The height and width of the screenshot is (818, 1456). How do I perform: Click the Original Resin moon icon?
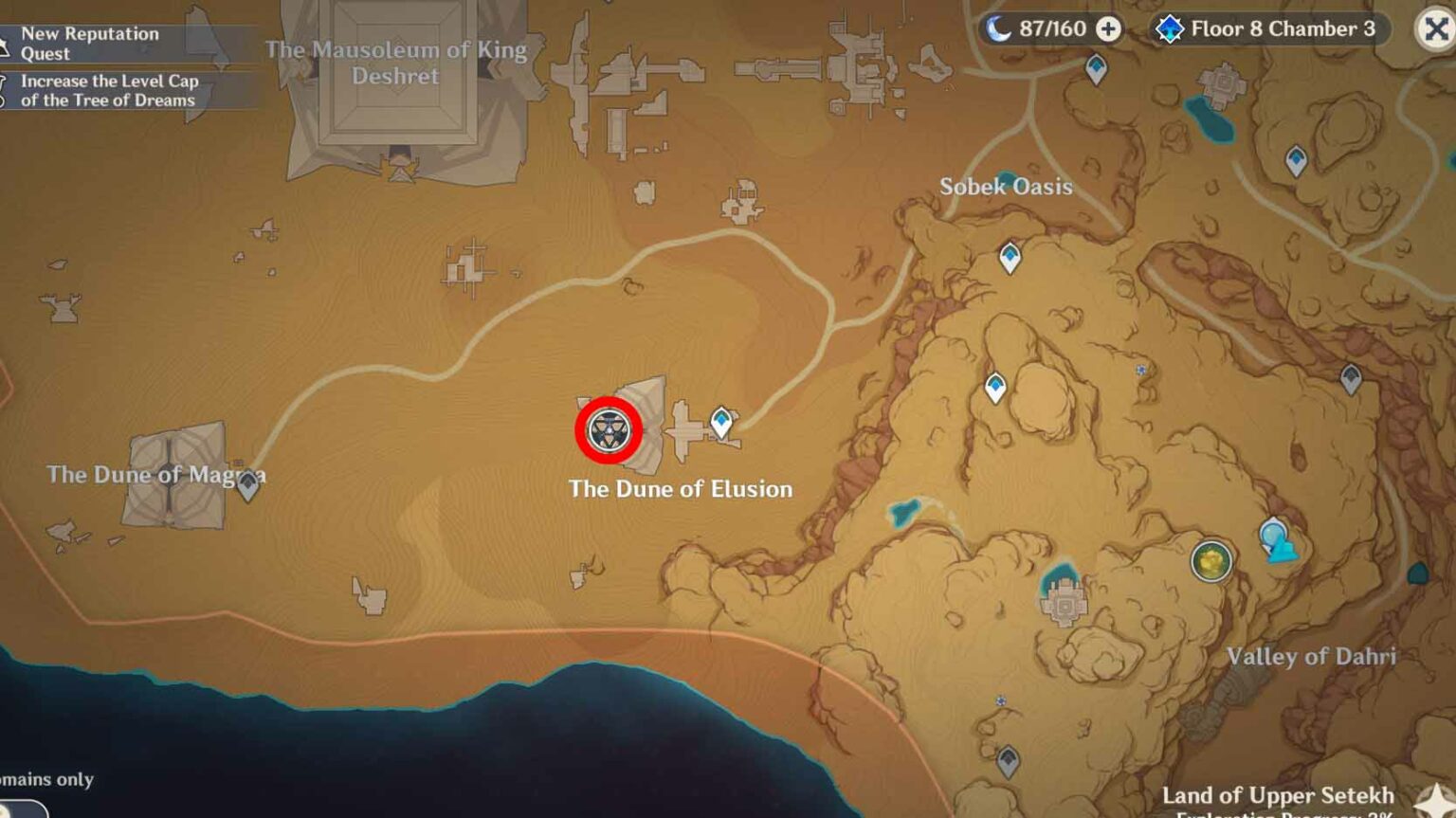coord(996,28)
